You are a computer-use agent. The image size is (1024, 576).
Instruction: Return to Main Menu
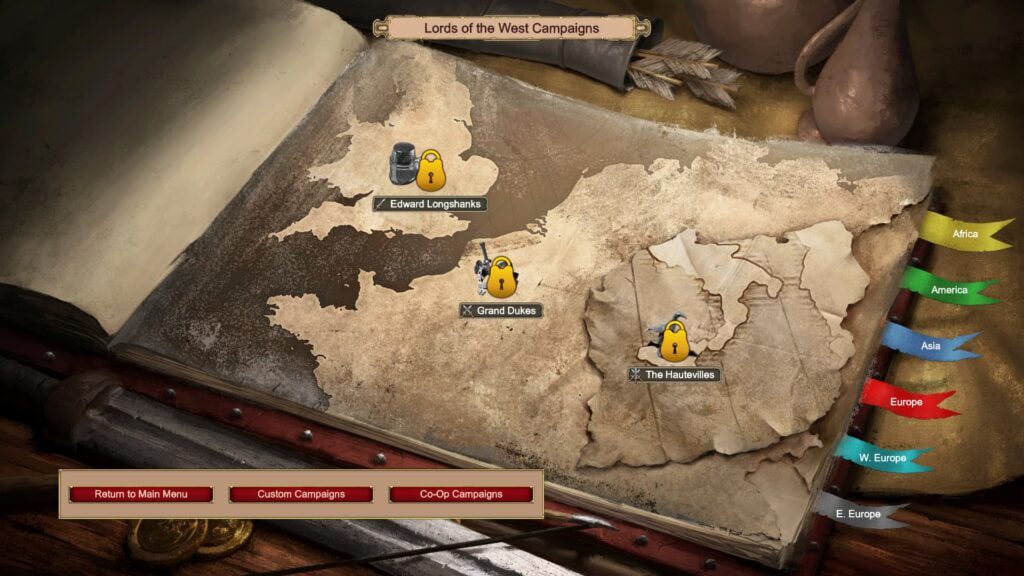(x=141, y=494)
